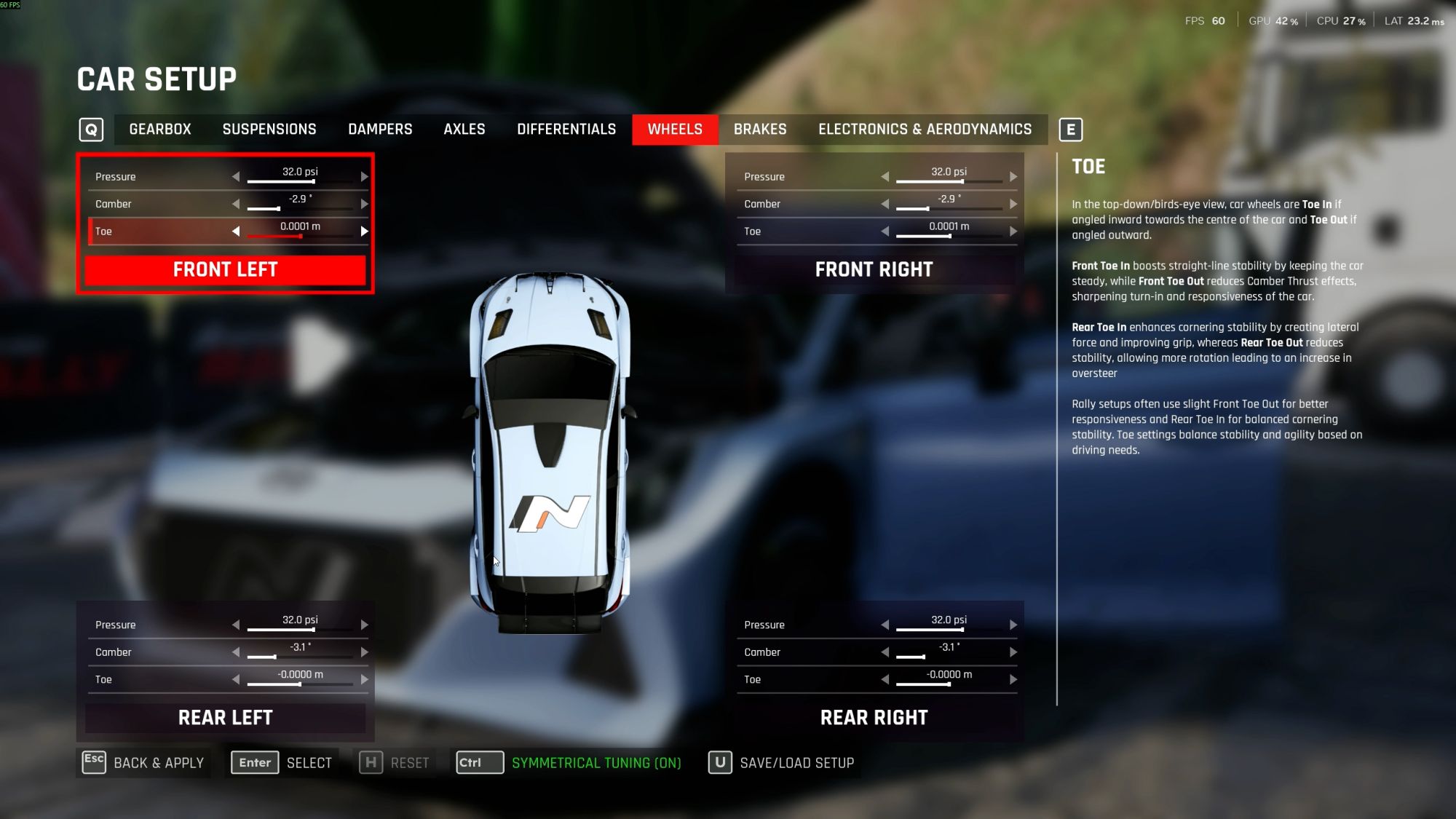The height and width of the screenshot is (819, 1456).
Task: Toggle Symmetrical Tuning
Action: 569,763
